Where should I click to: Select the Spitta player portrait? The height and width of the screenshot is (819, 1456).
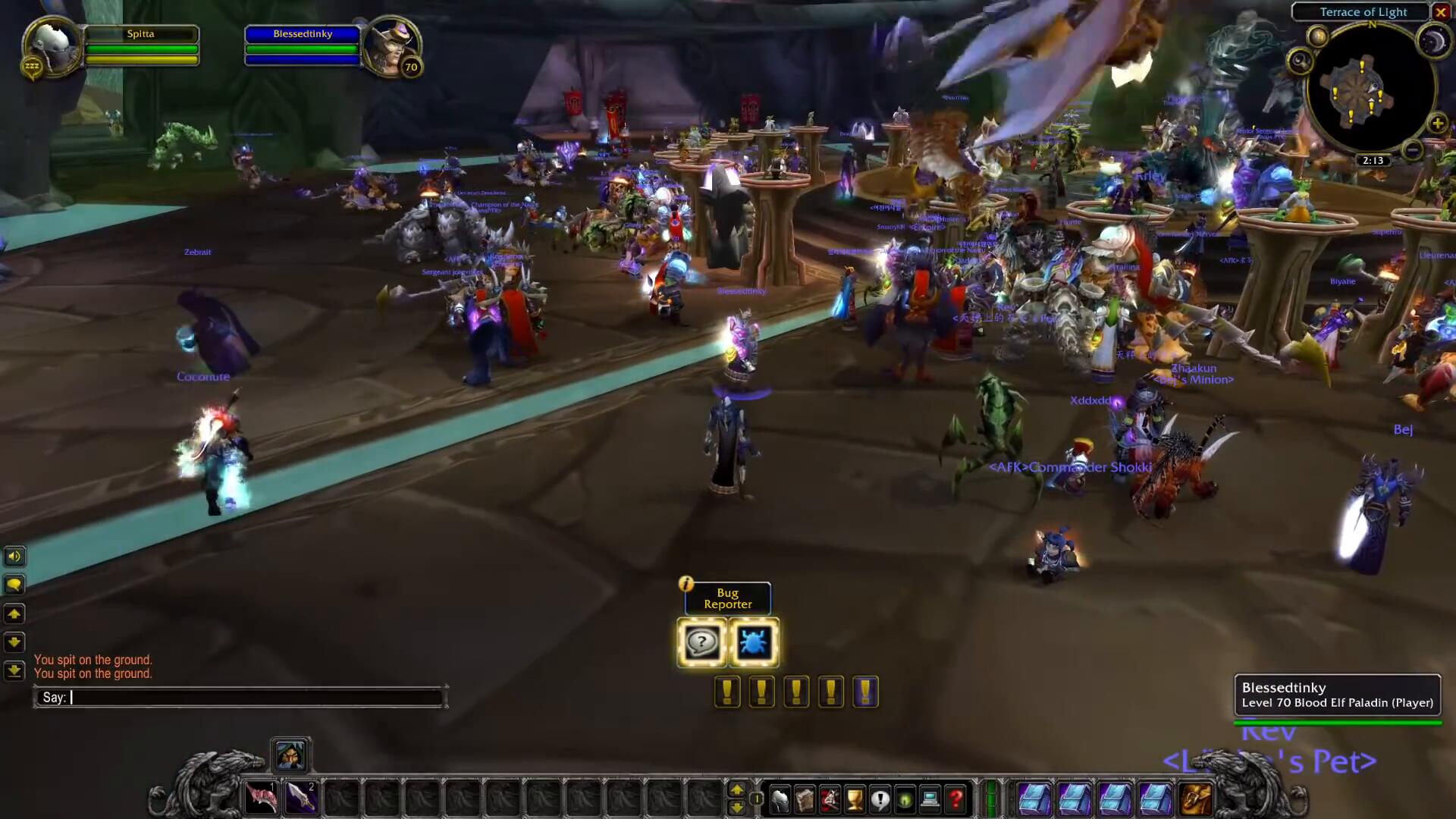(x=52, y=47)
